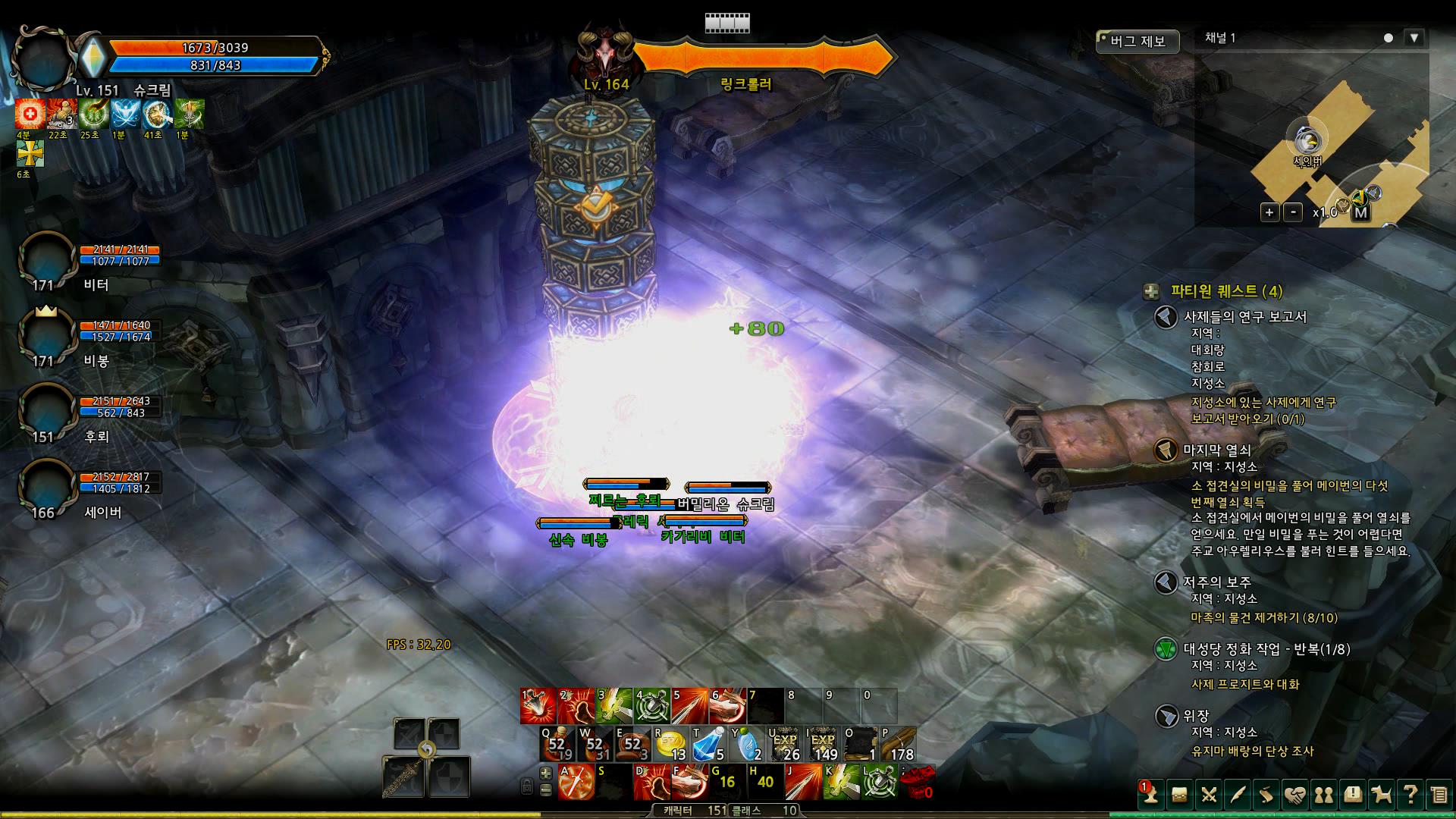Open the handshake heart social menu
The image size is (1456, 819).
pos(1295,795)
